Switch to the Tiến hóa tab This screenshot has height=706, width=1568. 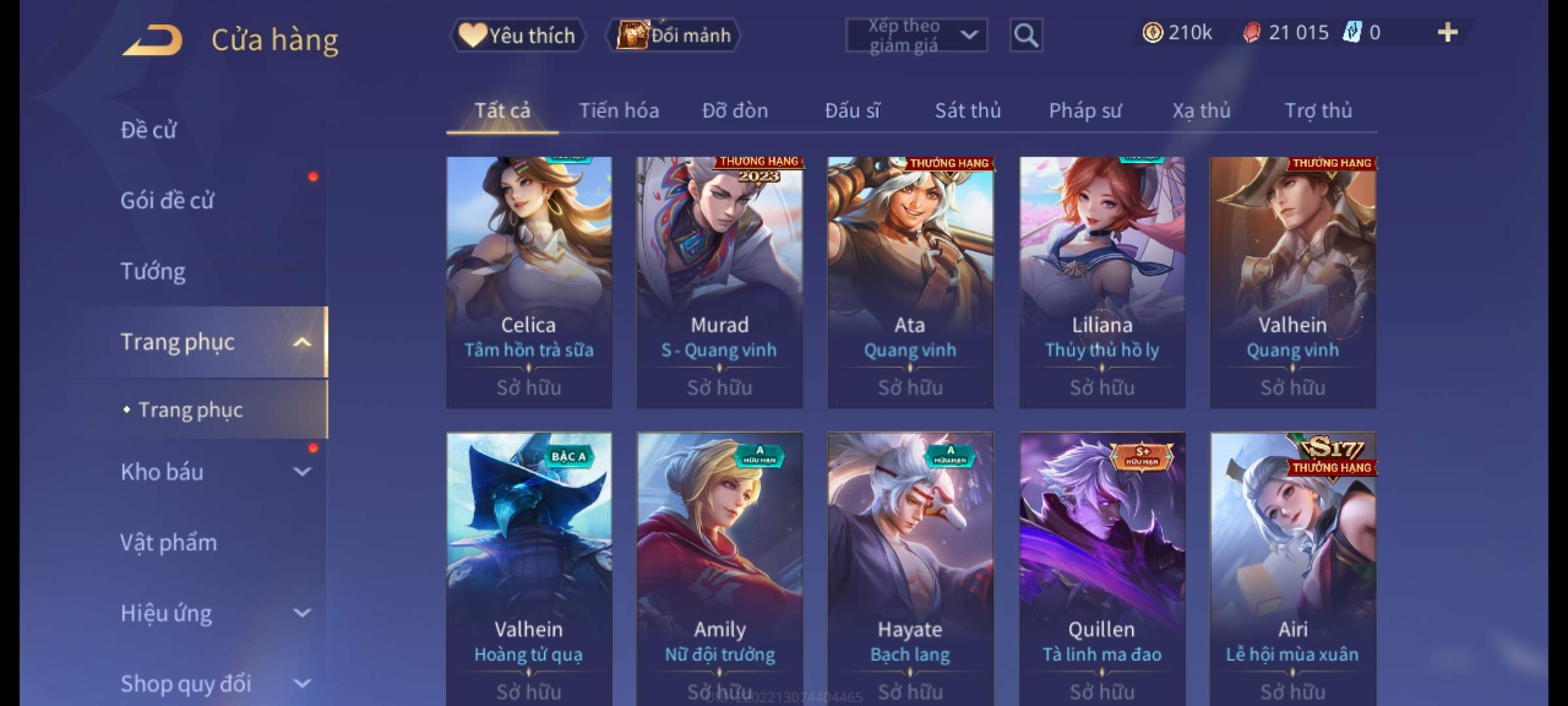pos(619,110)
